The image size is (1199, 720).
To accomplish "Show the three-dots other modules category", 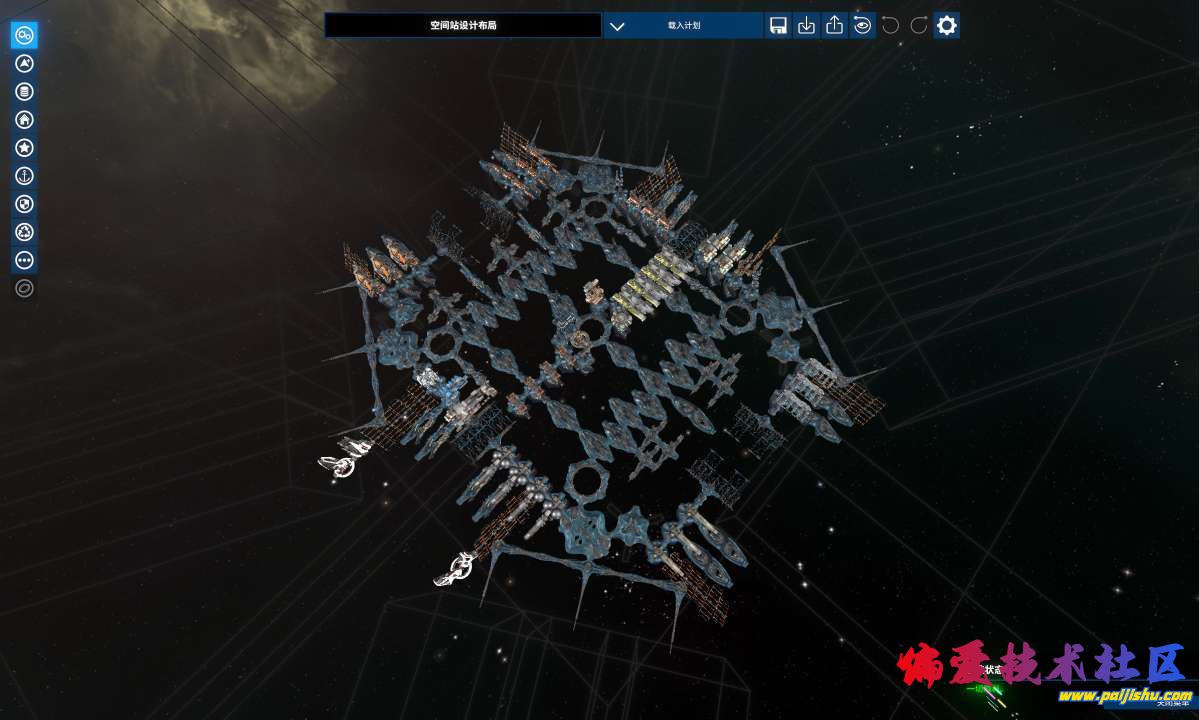I will coord(25,260).
